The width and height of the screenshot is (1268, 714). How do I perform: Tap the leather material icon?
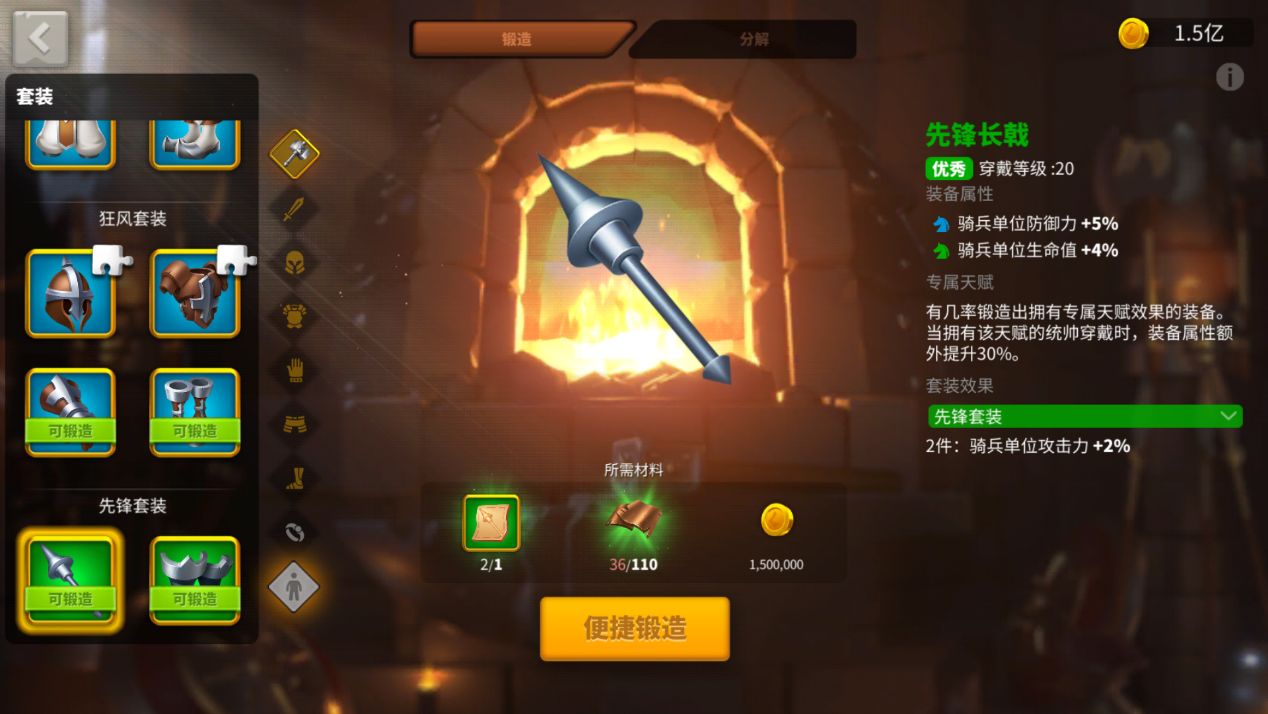tap(633, 521)
